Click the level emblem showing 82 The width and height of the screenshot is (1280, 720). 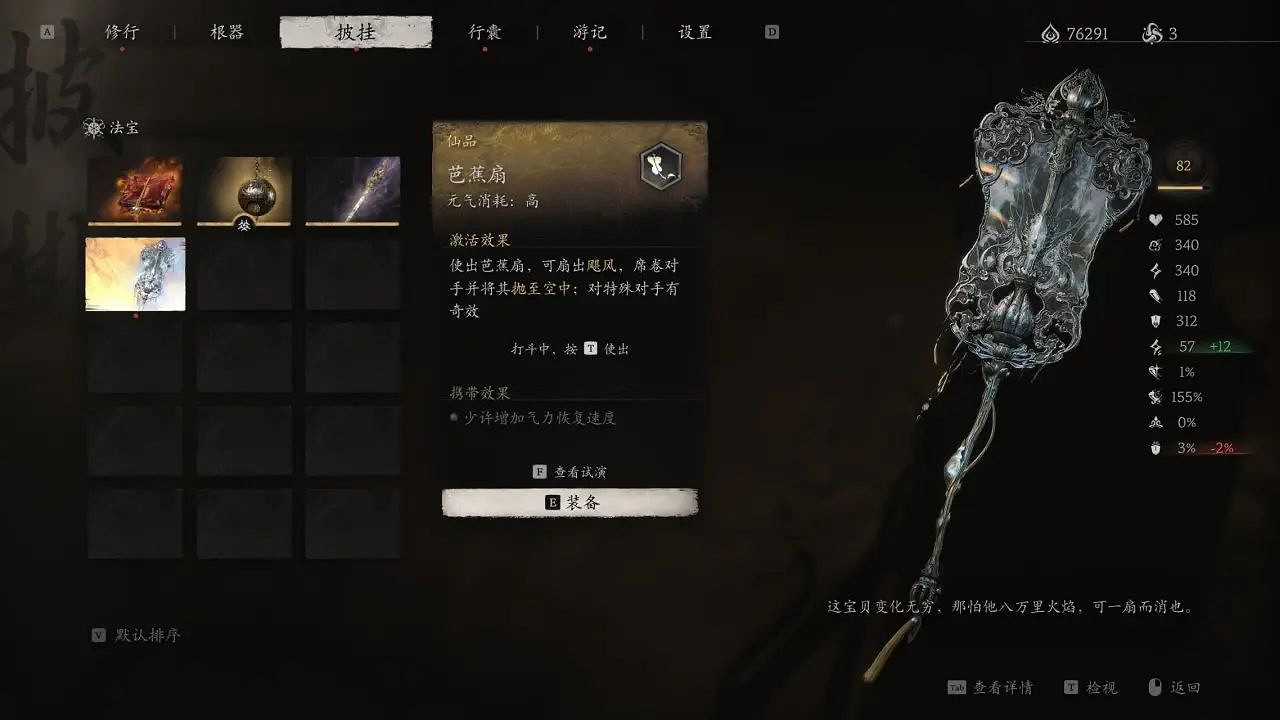pyautogui.click(x=1184, y=167)
